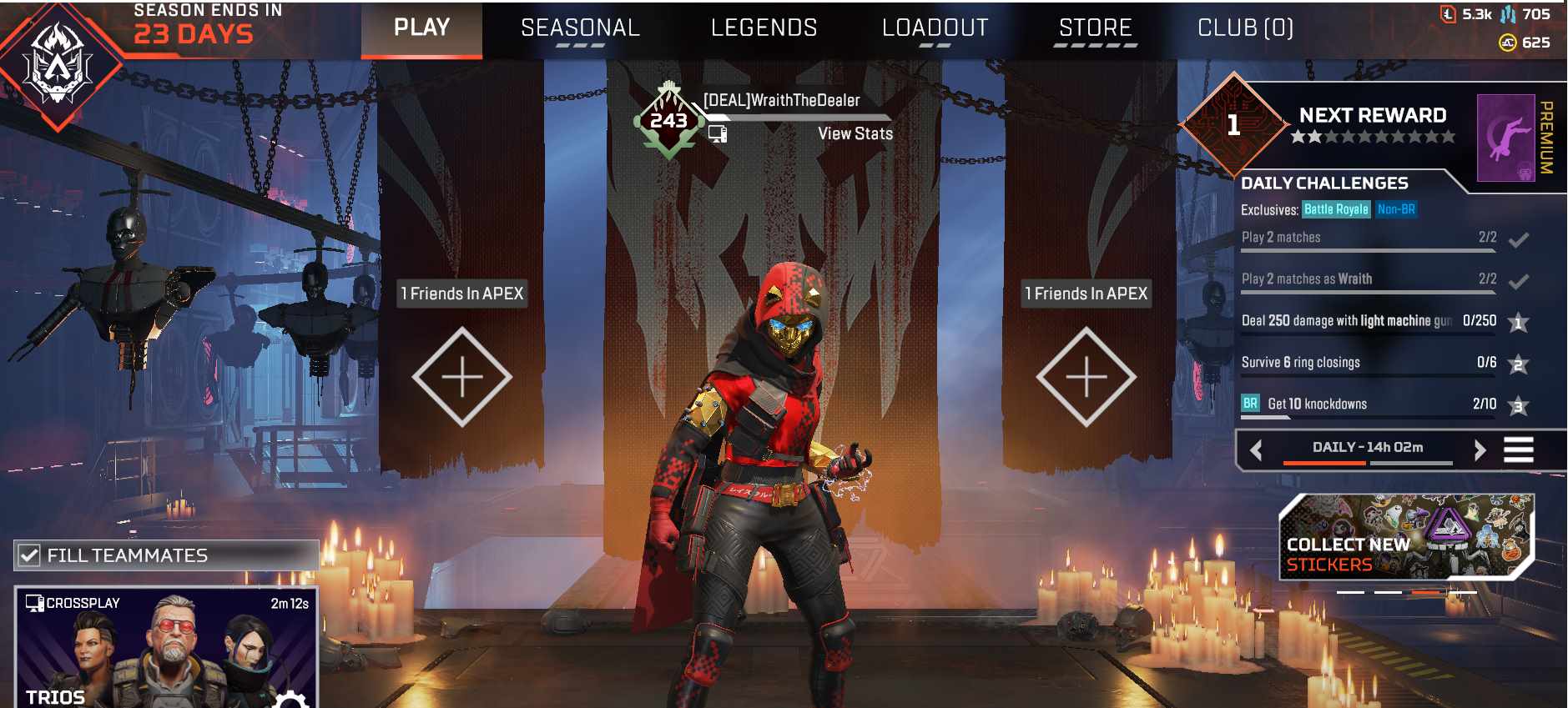Click the left arrow beside DAILY challenges
This screenshot has height=708, width=1568.
[1255, 449]
